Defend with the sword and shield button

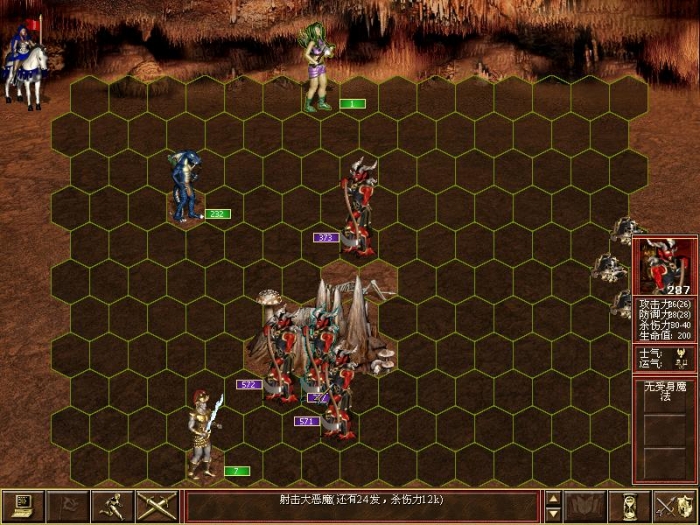tap(673, 505)
